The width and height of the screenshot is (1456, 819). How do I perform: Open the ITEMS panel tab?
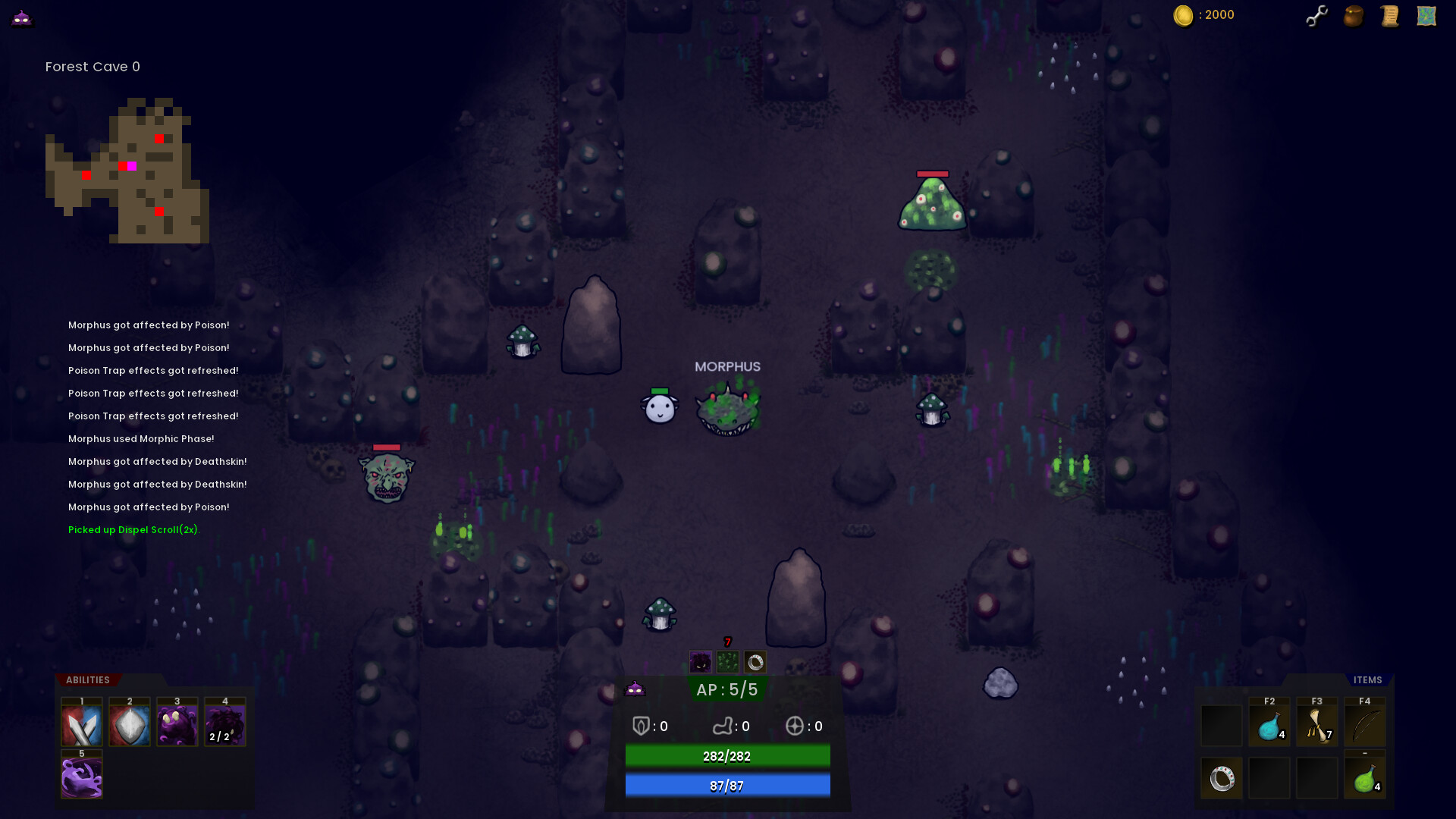pos(1367,680)
